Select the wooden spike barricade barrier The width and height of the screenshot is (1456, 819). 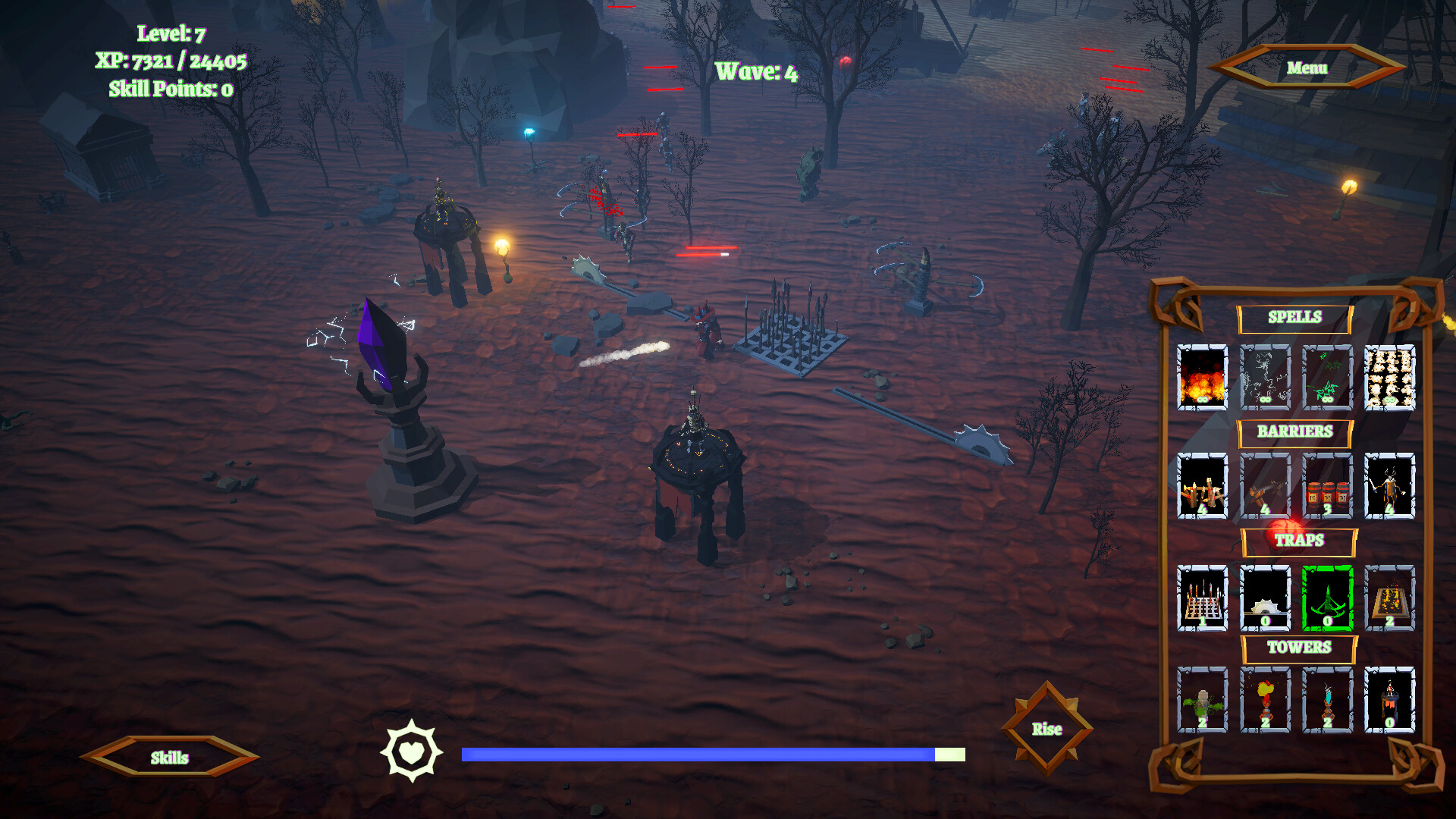click(1202, 486)
